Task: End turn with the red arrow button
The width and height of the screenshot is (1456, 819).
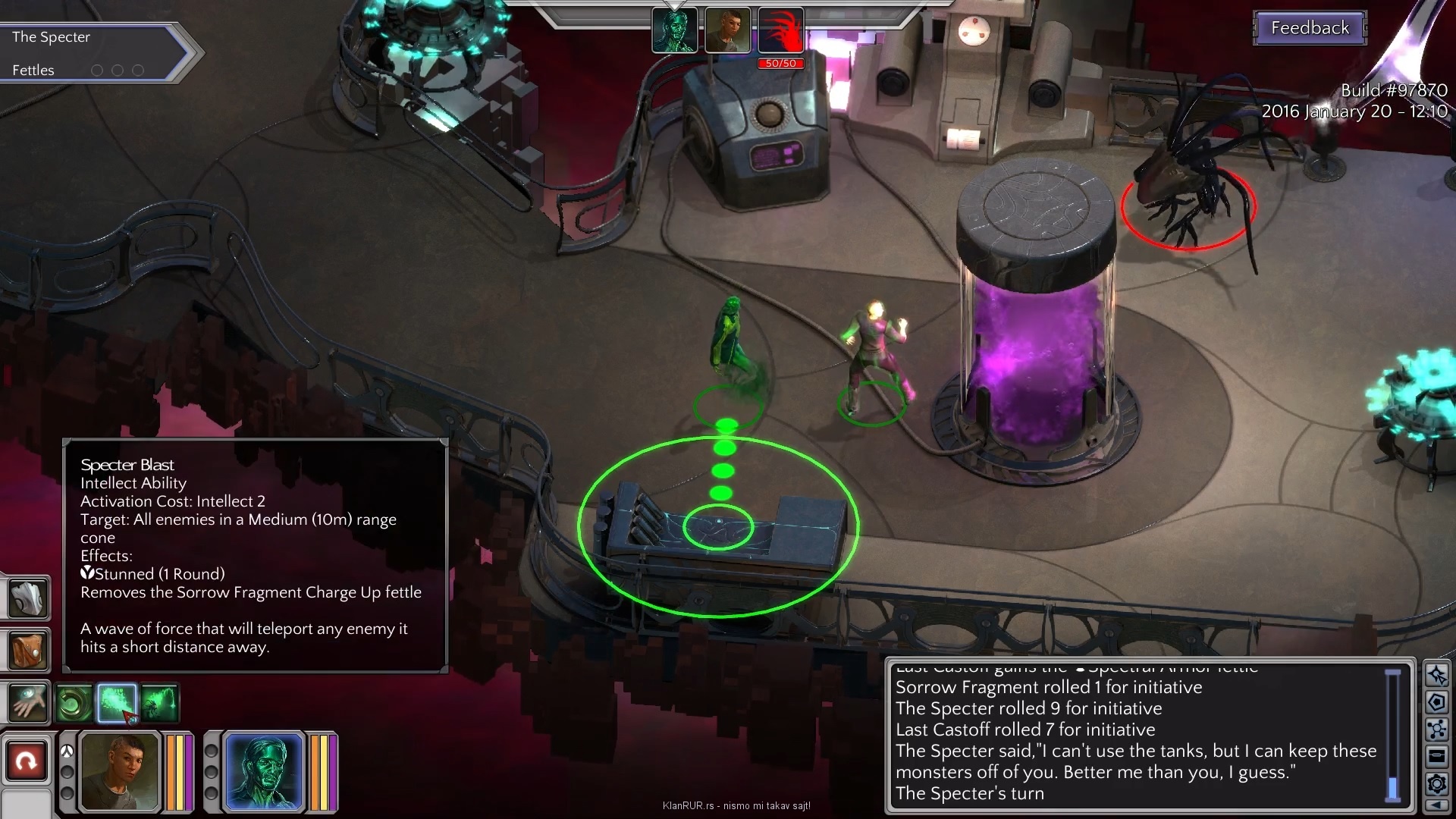Action: pyautogui.click(x=27, y=761)
